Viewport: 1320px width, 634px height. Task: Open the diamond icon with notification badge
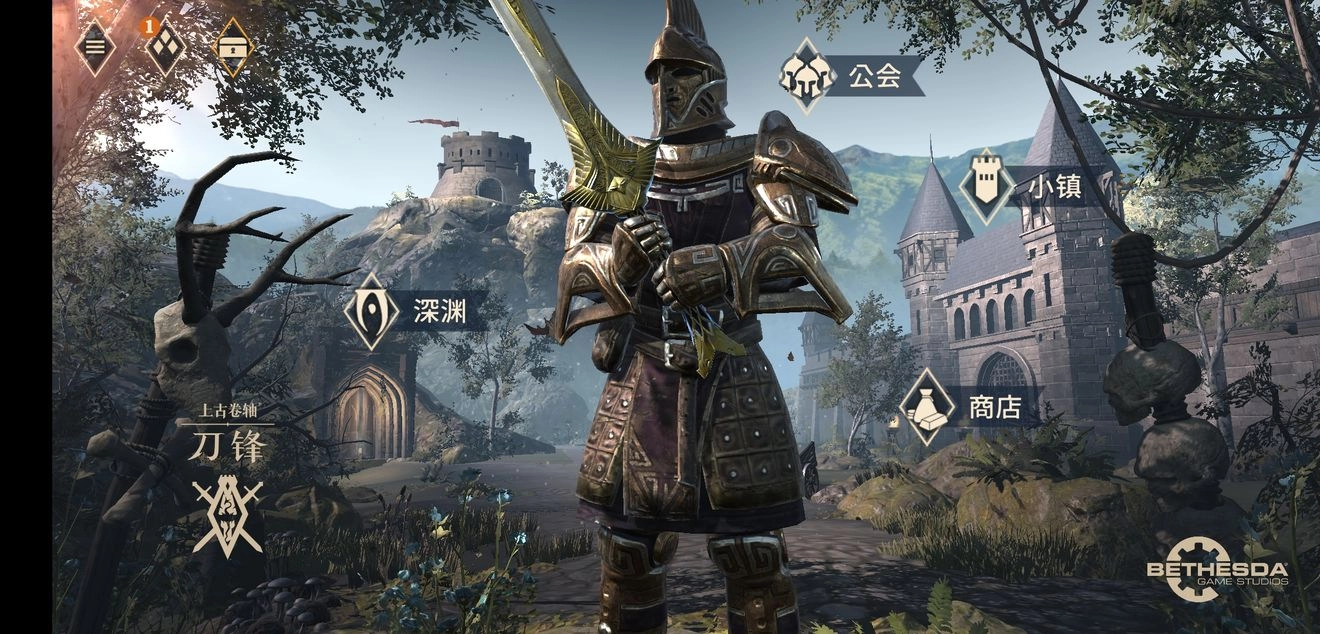[165, 47]
